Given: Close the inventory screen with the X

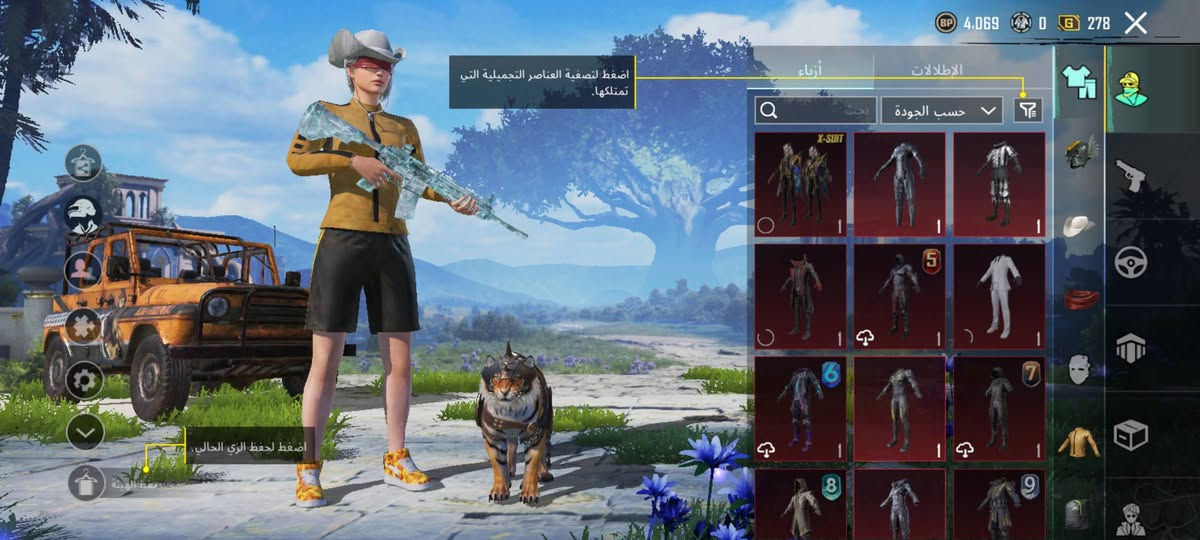Looking at the screenshot, I should pyautogui.click(x=1135, y=23).
